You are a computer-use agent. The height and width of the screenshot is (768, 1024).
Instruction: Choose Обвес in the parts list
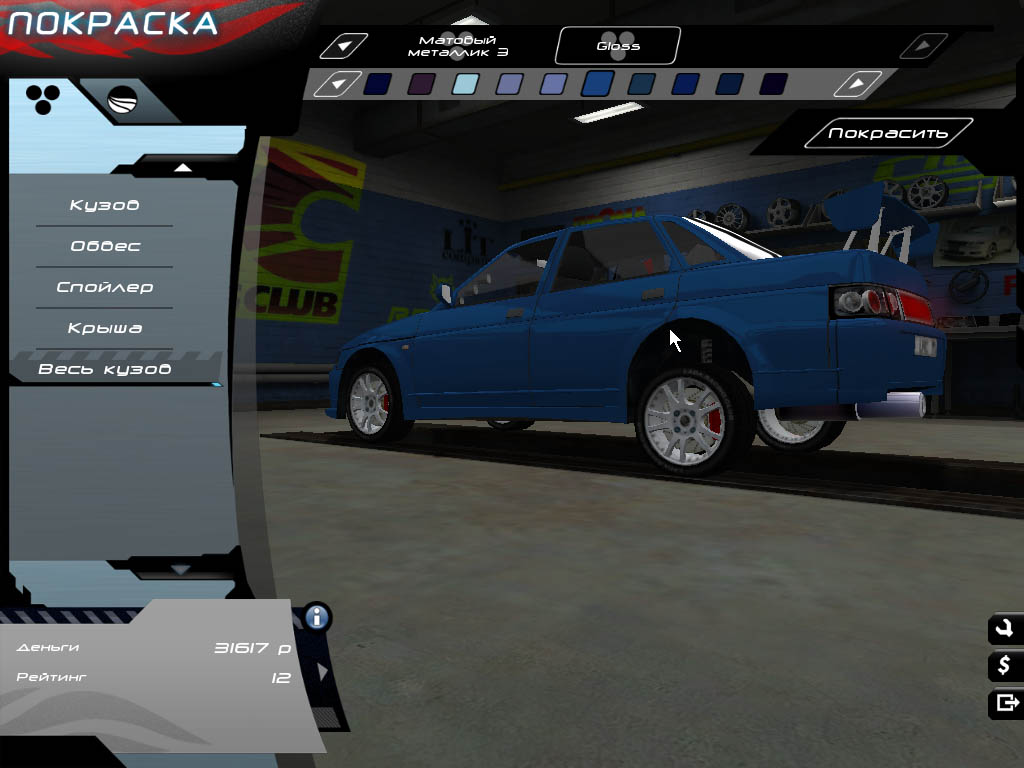(x=104, y=247)
